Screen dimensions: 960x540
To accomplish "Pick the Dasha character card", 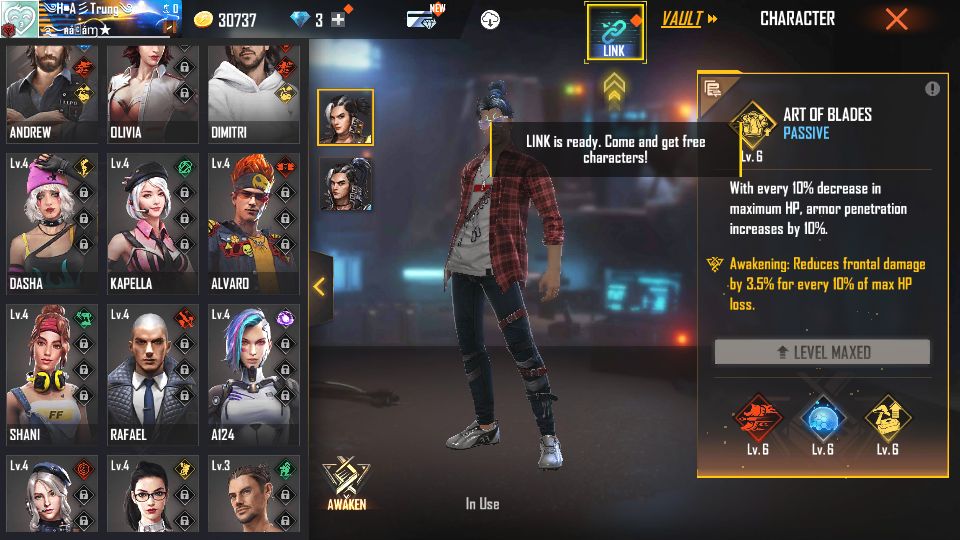I will (53, 222).
